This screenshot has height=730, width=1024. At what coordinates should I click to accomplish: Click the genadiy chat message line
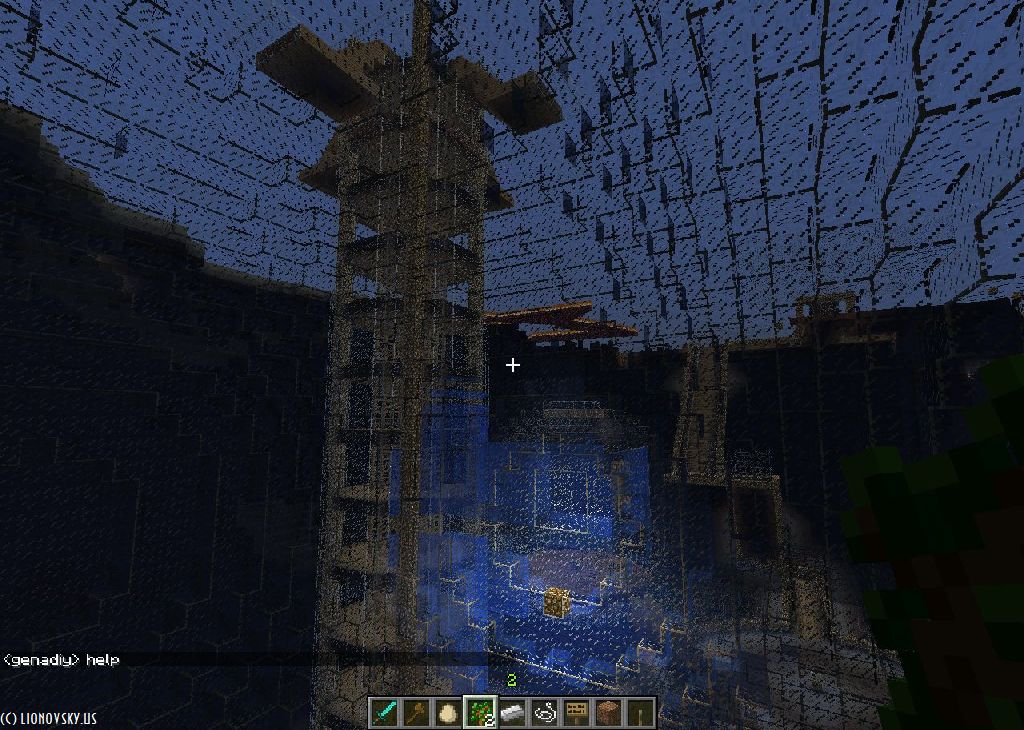point(62,660)
